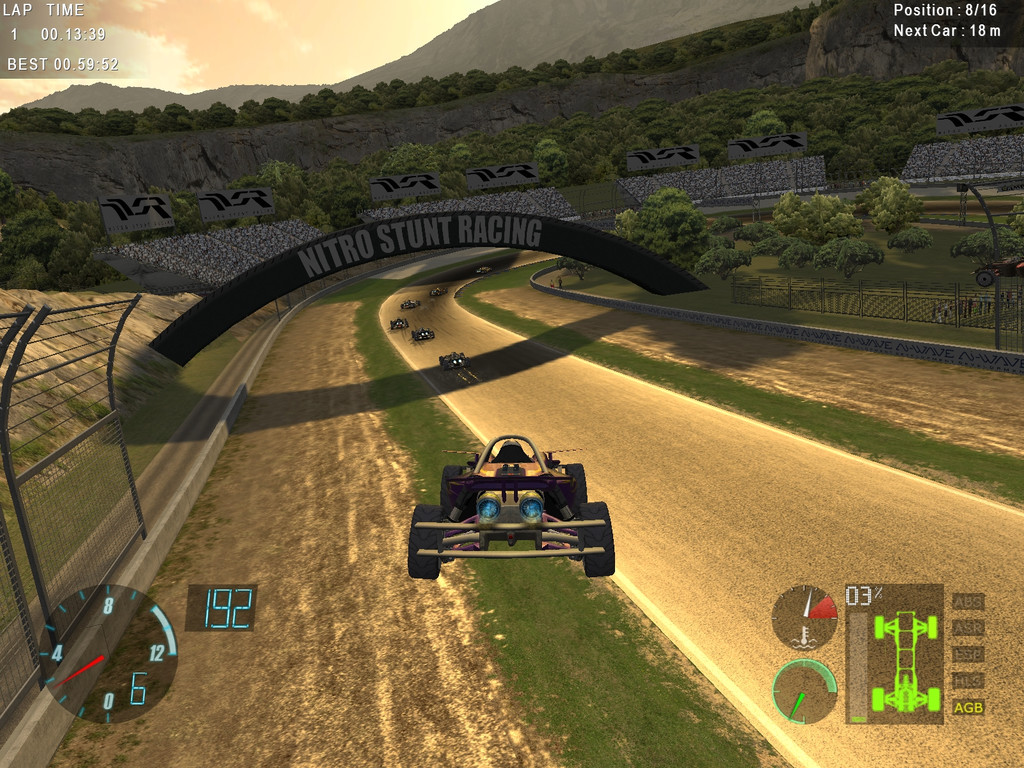
Task: Click the engine temperature gauge
Action: click(805, 617)
